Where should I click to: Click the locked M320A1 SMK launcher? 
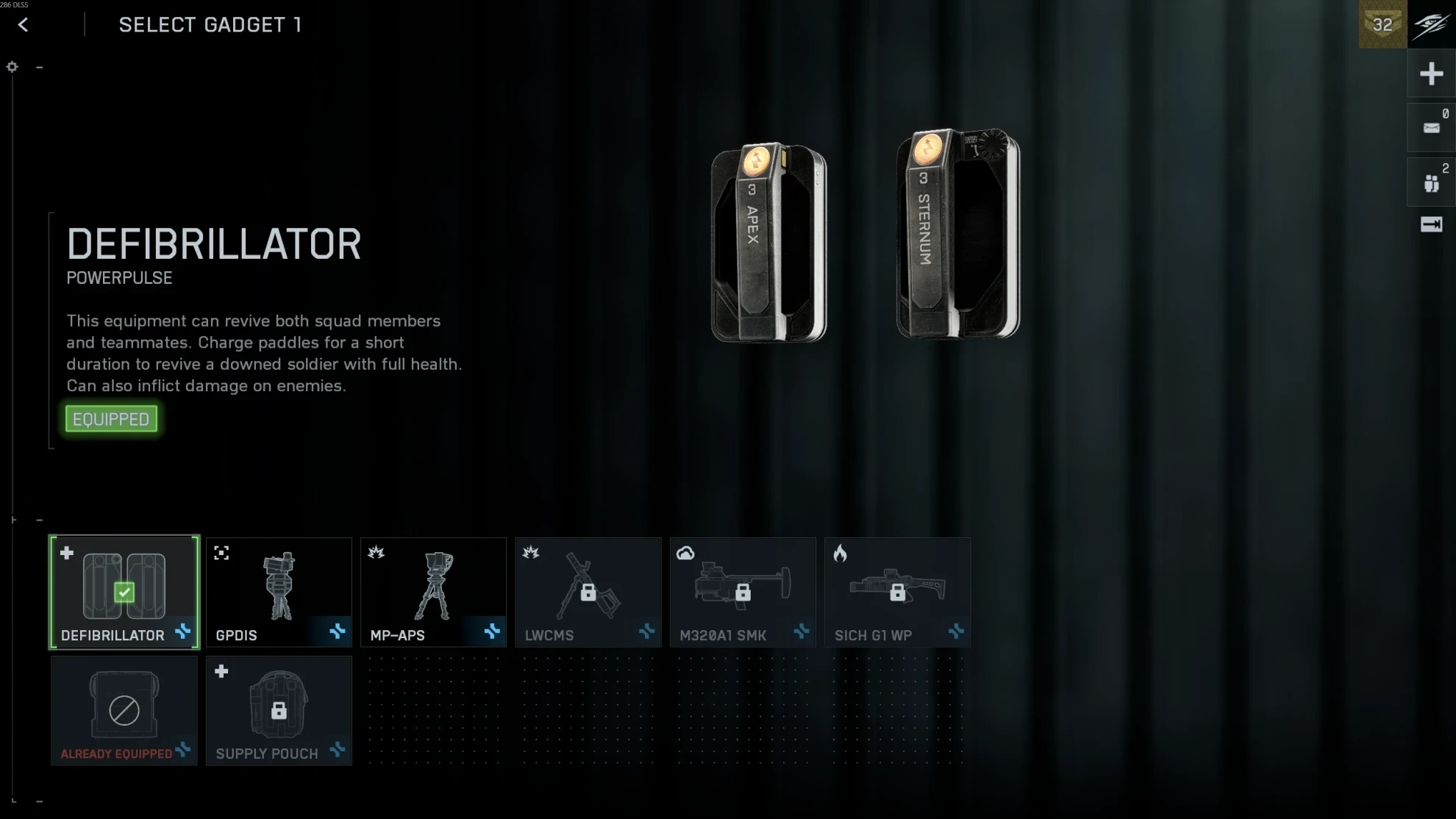[743, 592]
